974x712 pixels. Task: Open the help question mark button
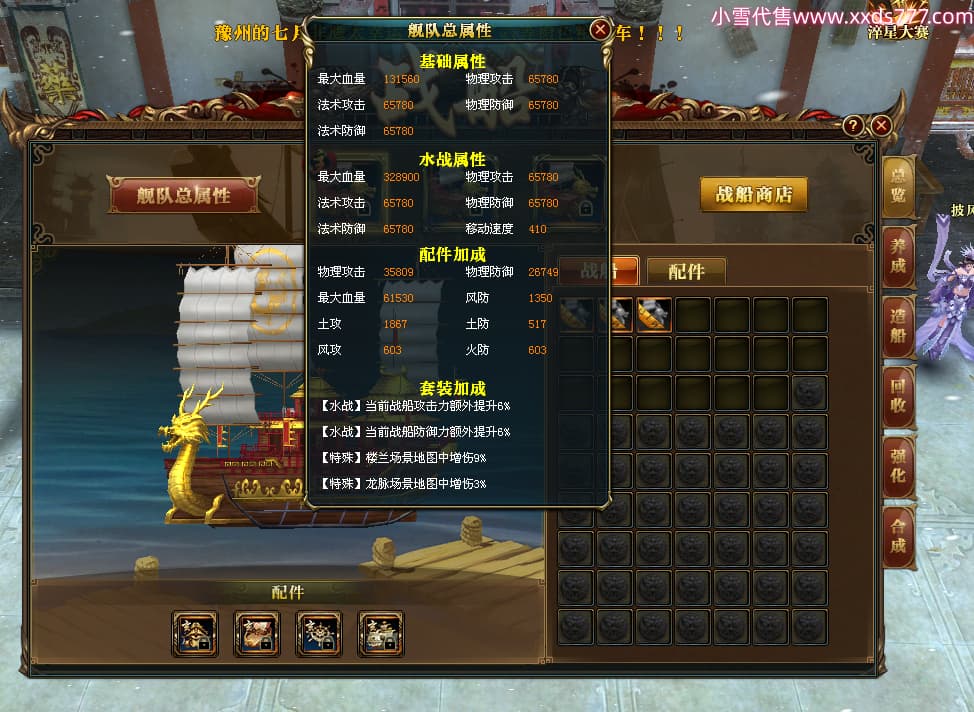pyautogui.click(x=853, y=125)
